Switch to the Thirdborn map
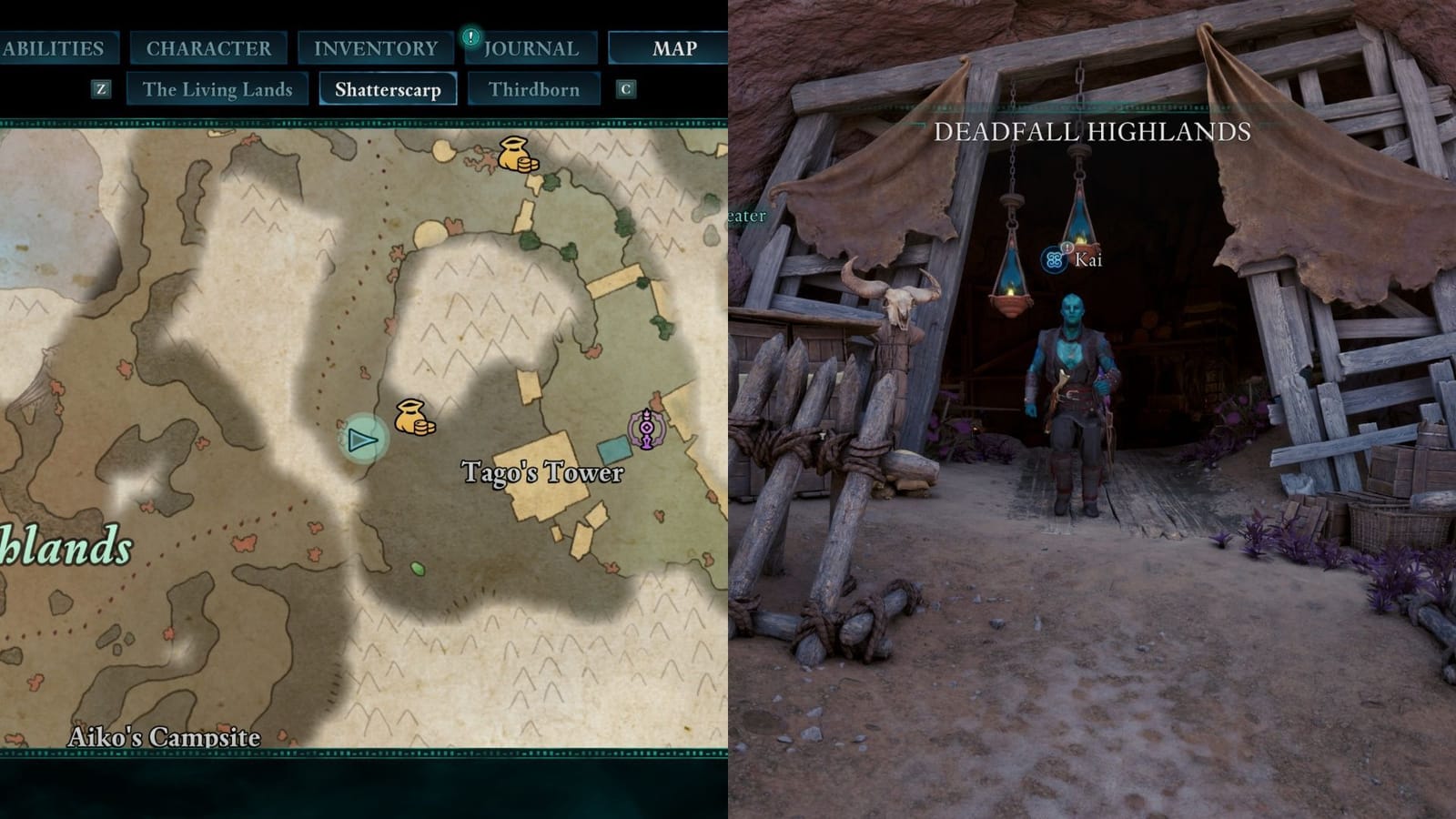The image size is (1456, 819). coord(533,89)
